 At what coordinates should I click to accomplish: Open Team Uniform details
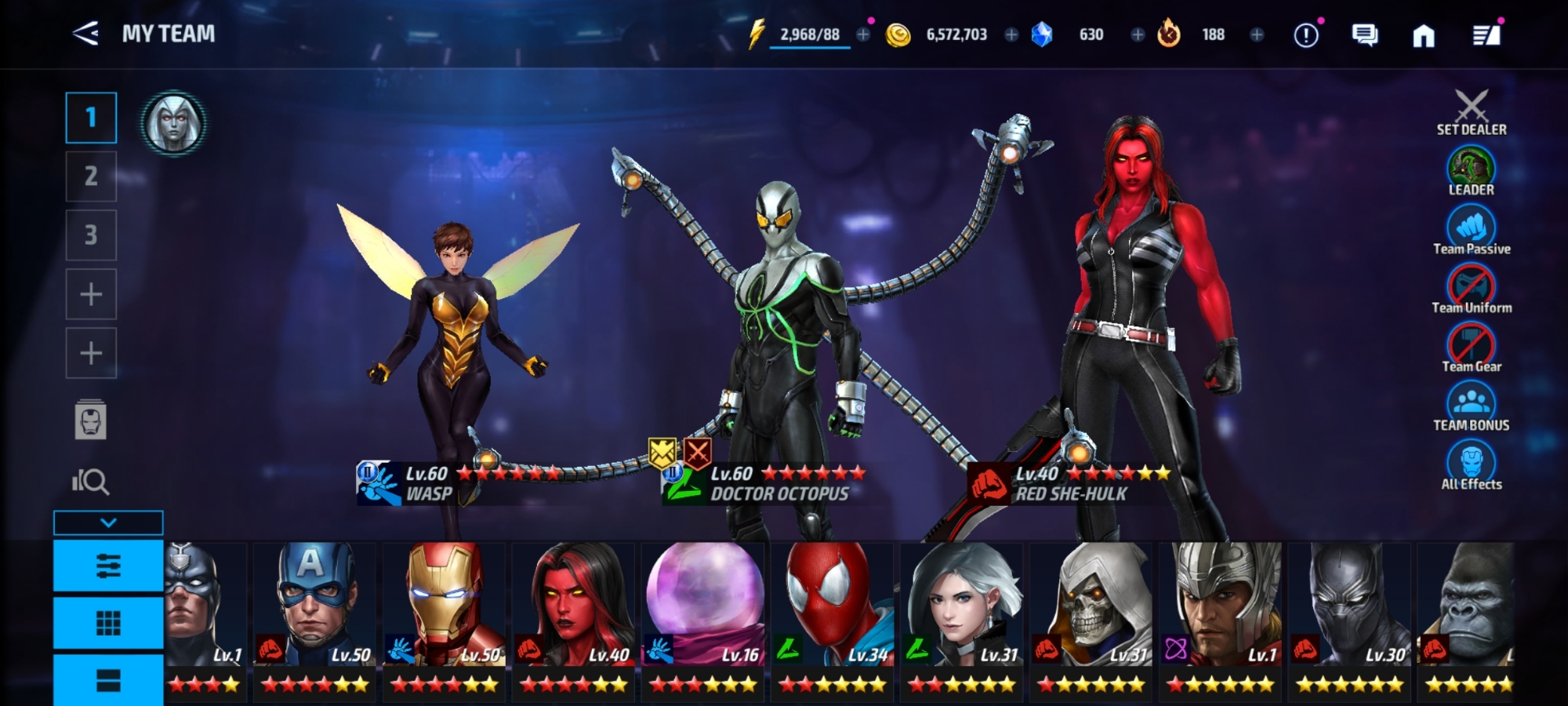pos(1471,289)
